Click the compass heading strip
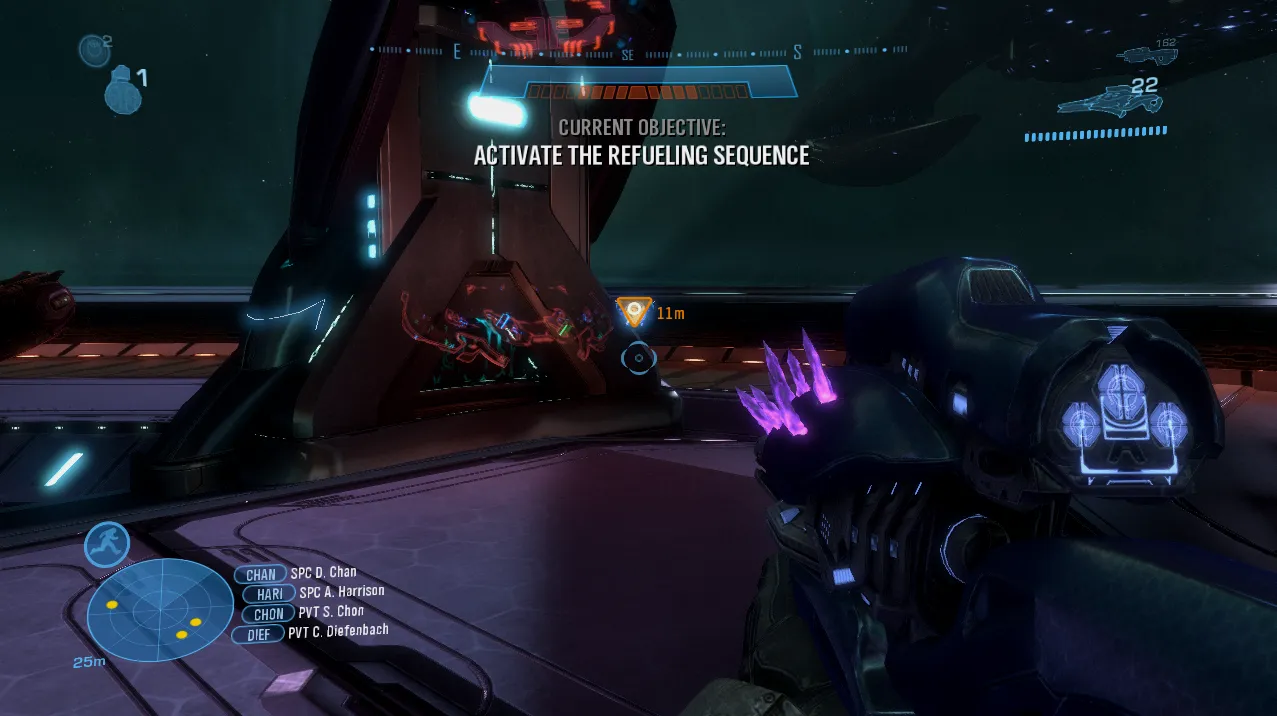Screen dimensions: 1277x716 click(638, 52)
